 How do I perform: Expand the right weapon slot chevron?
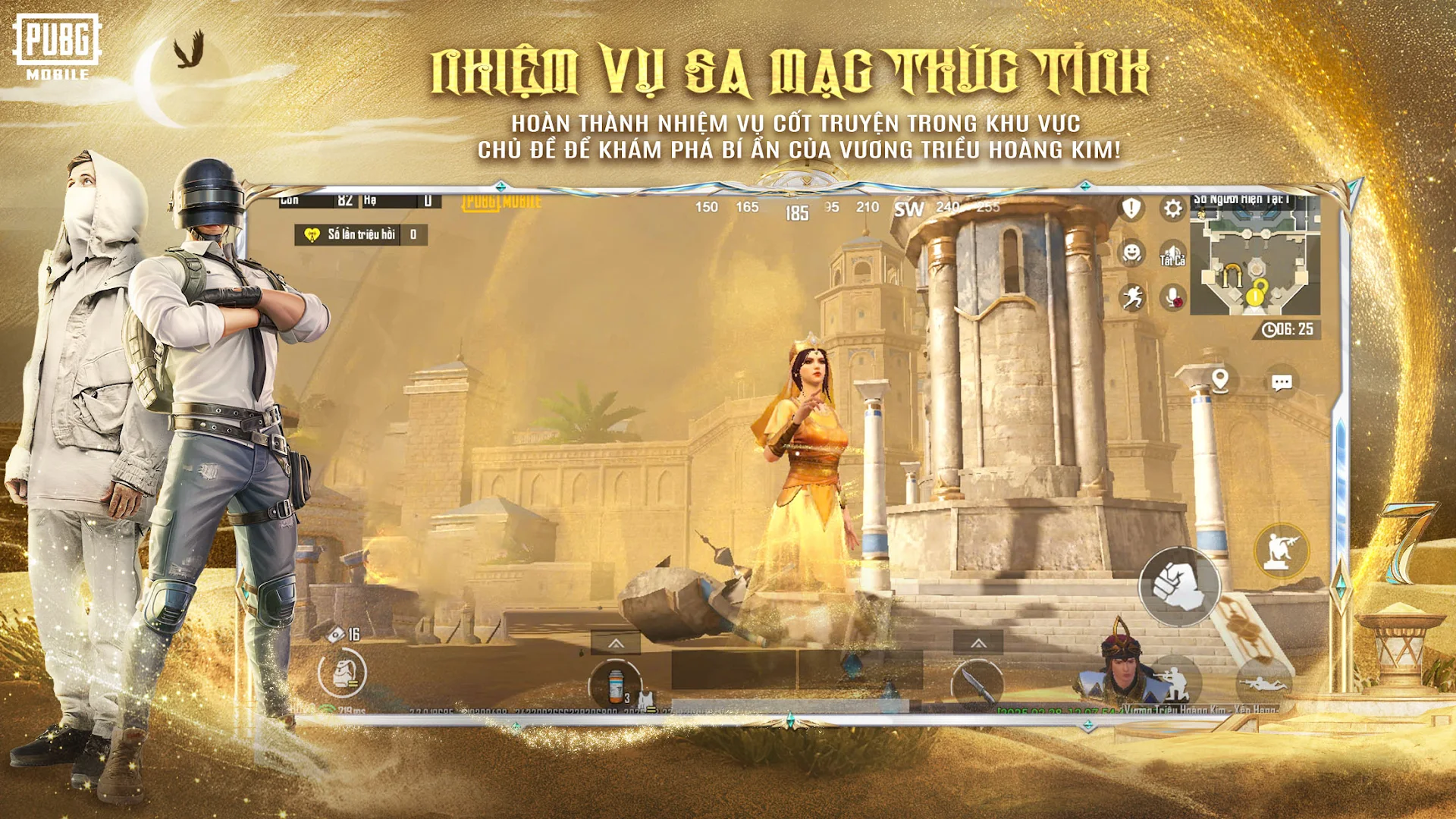(x=977, y=643)
